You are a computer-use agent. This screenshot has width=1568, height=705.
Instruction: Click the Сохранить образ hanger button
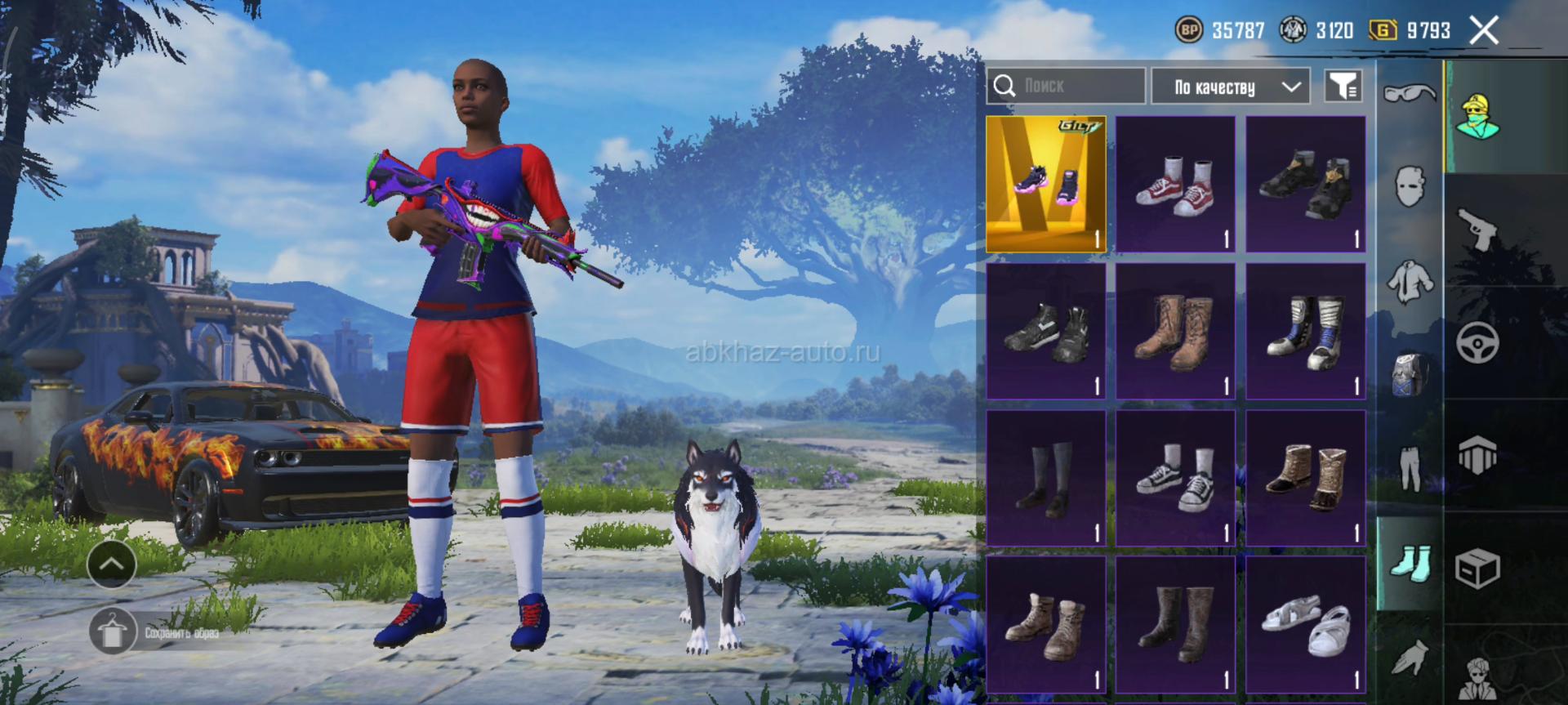click(x=113, y=631)
